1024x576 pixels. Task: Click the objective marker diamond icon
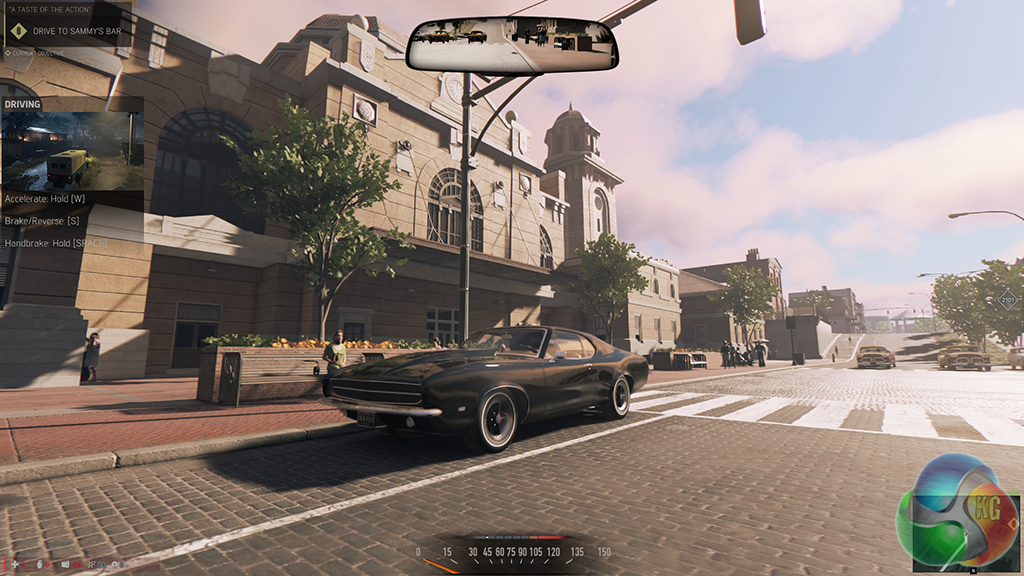point(16,31)
